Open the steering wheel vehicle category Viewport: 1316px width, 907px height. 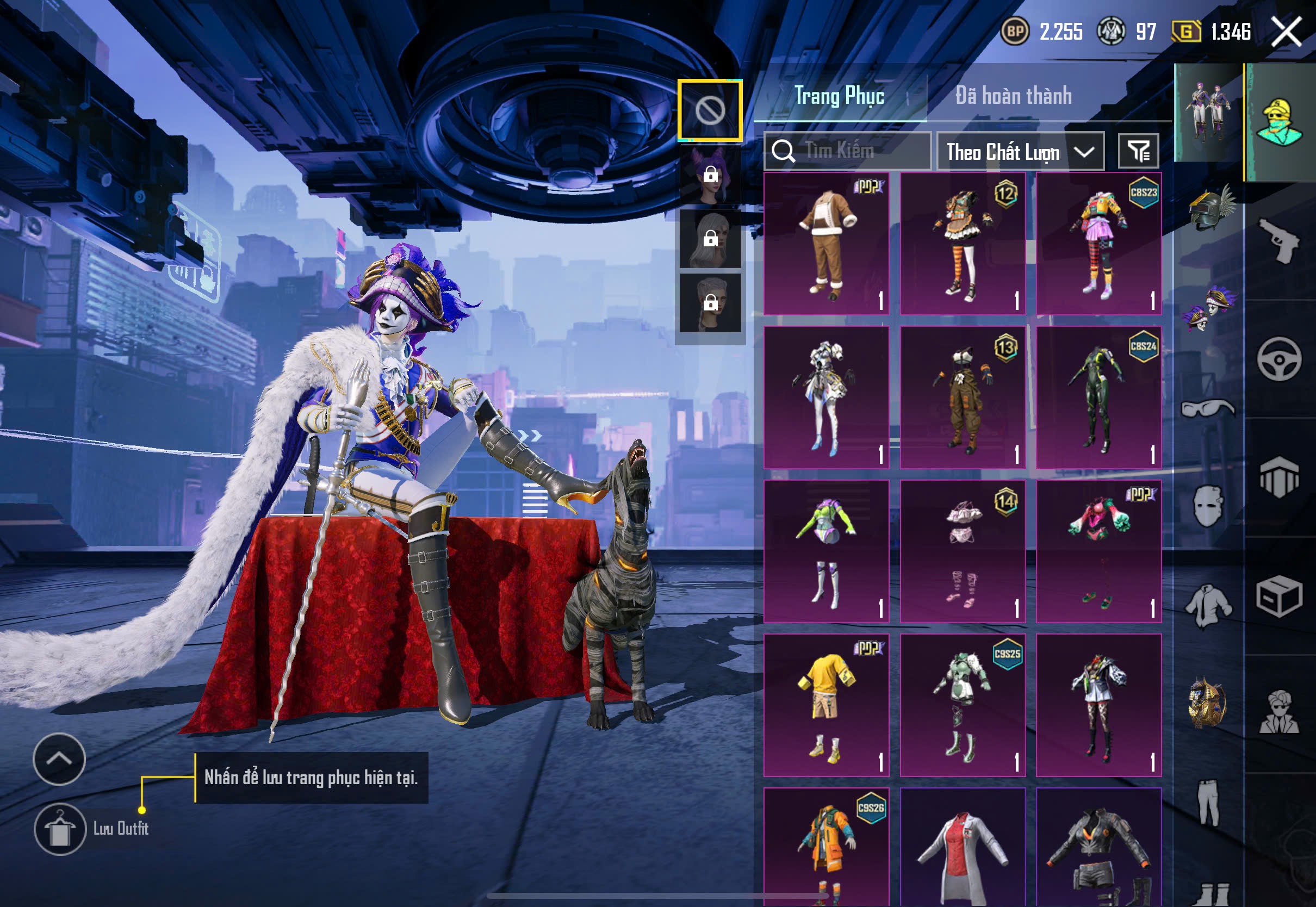click(x=1278, y=359)
